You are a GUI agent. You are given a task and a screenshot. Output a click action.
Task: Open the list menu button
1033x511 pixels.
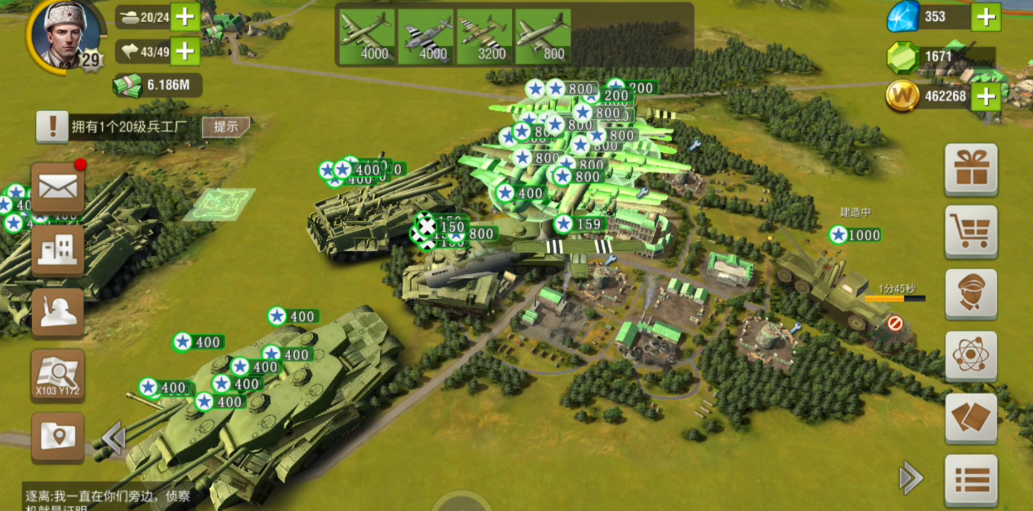[x=971, y=480]
